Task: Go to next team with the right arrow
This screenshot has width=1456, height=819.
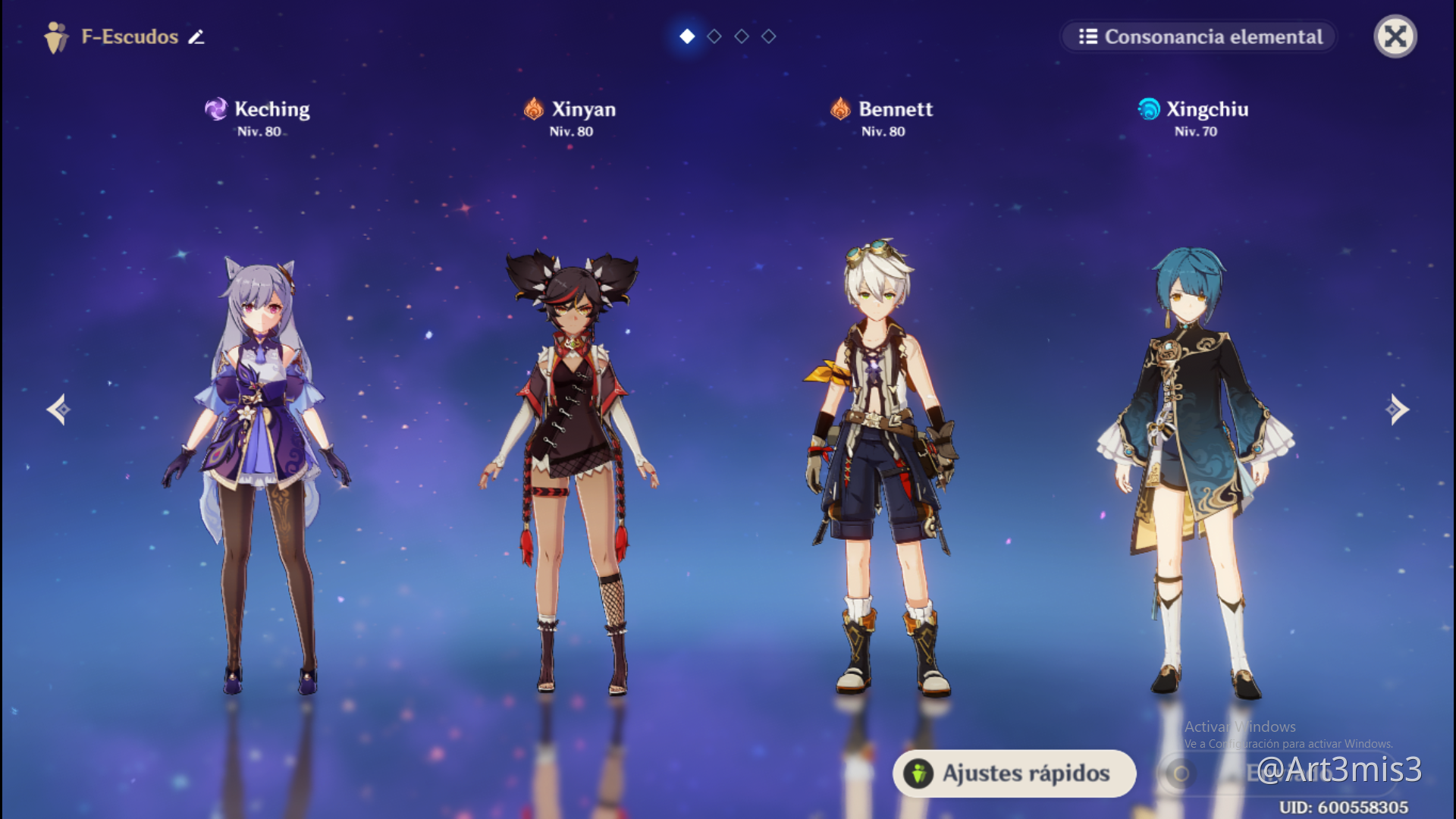Action: tap(1399, 409)
